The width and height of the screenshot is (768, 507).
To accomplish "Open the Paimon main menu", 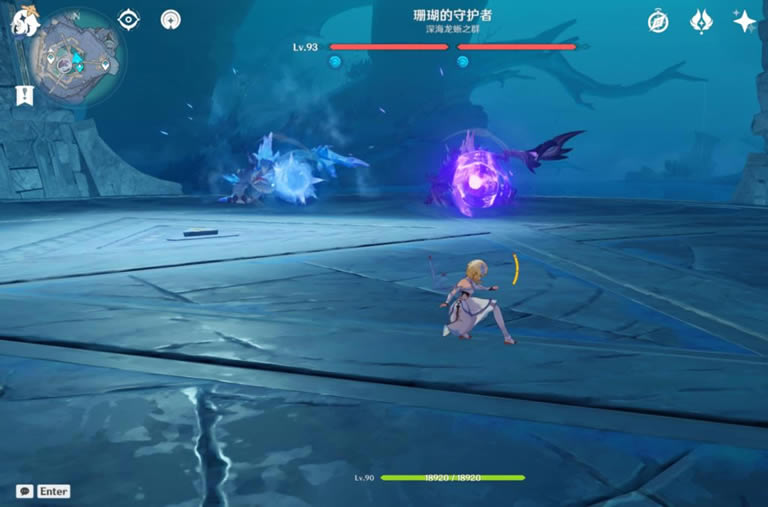I will point(23,22).
